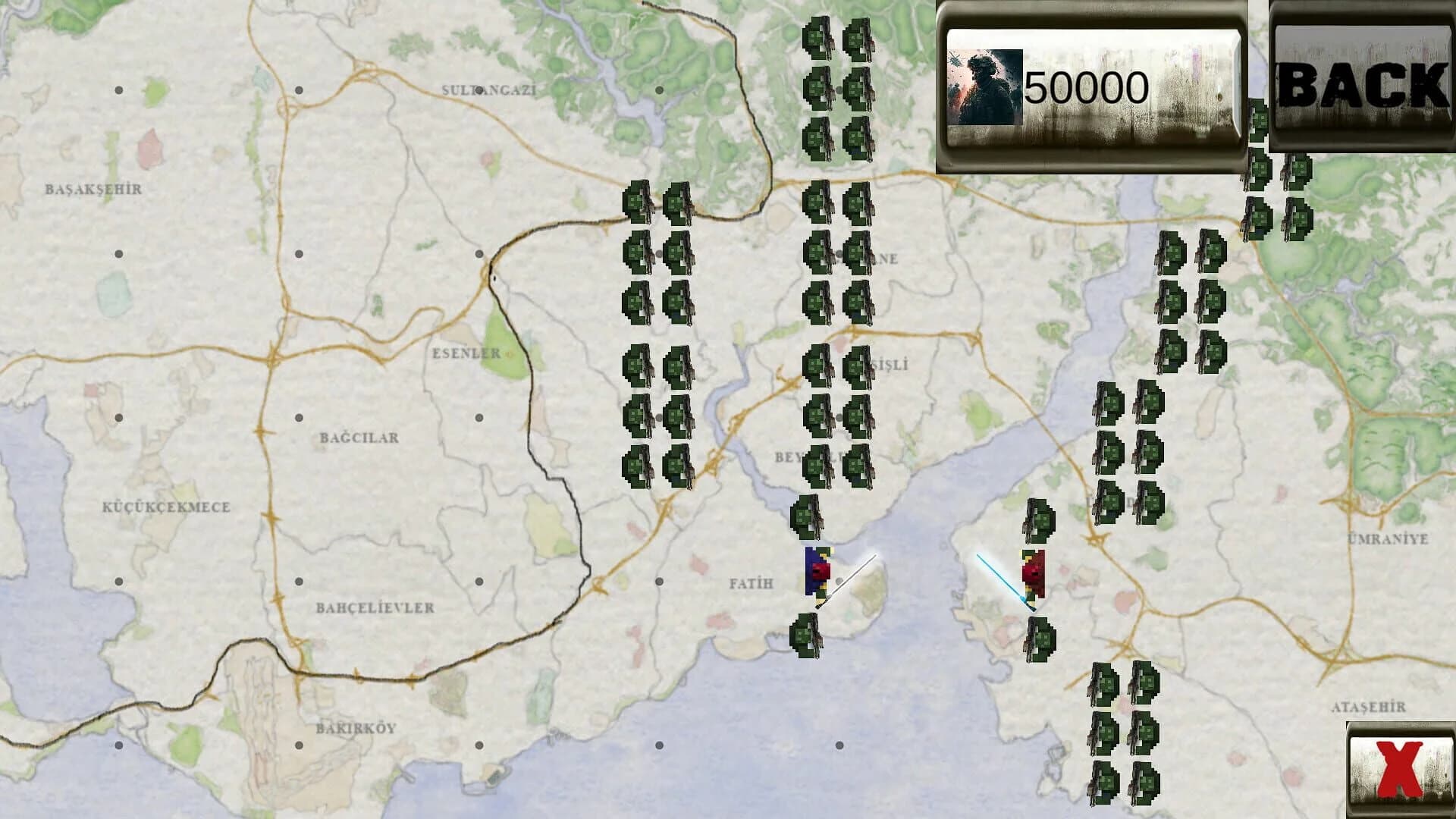Click the red X button at bottom right
This screenshot has height=819, width=1456.
pyautogui.click(x=1399, y=770)
